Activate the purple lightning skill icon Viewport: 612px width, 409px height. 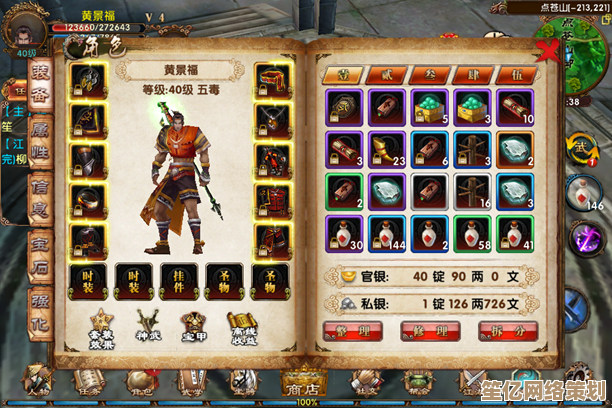click(583, 240)
